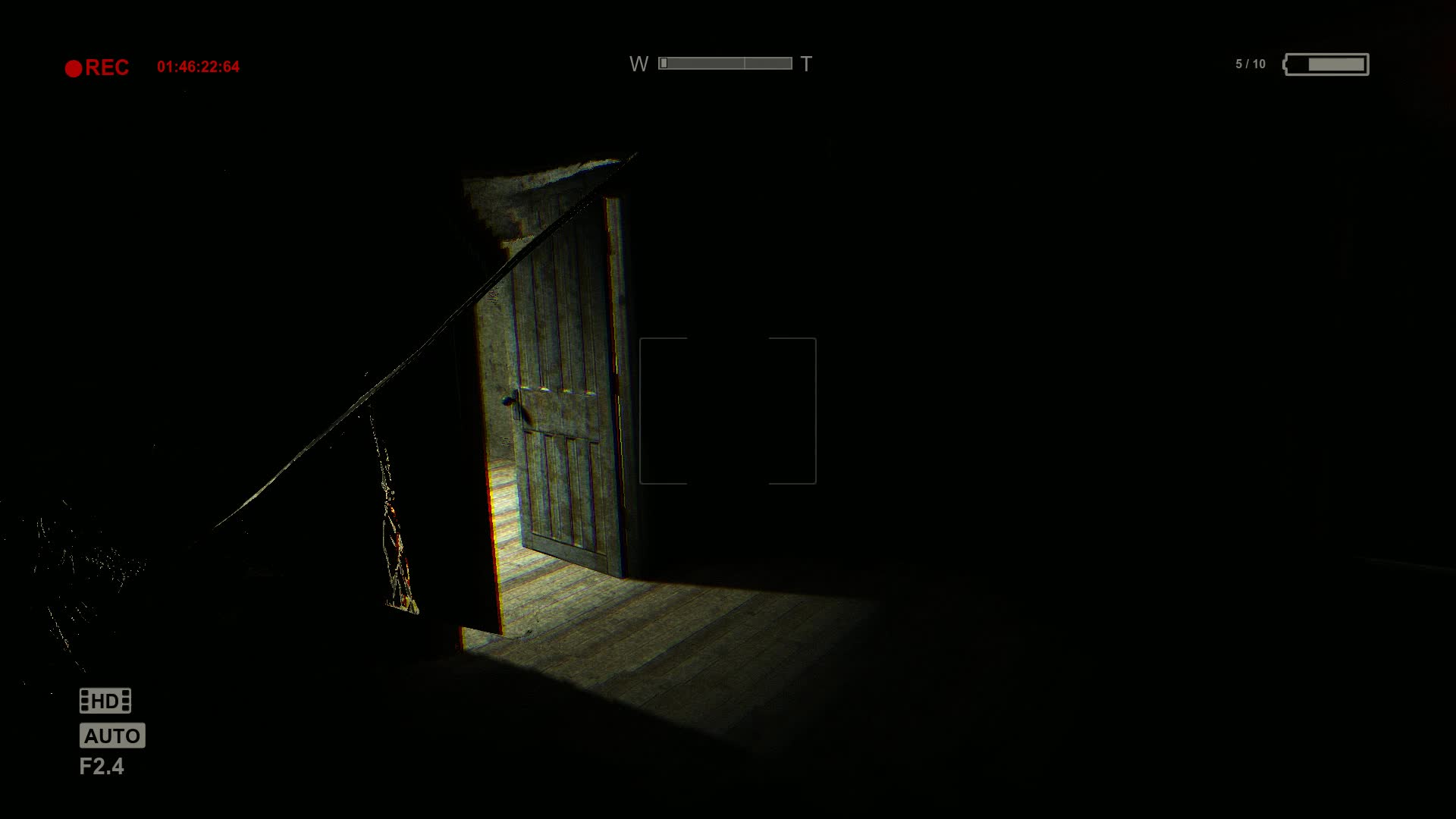The width and height of the screenshot is (1456, 819).
Task: Select the T telephoto zoom marker
Action: (x=806, y=64)
